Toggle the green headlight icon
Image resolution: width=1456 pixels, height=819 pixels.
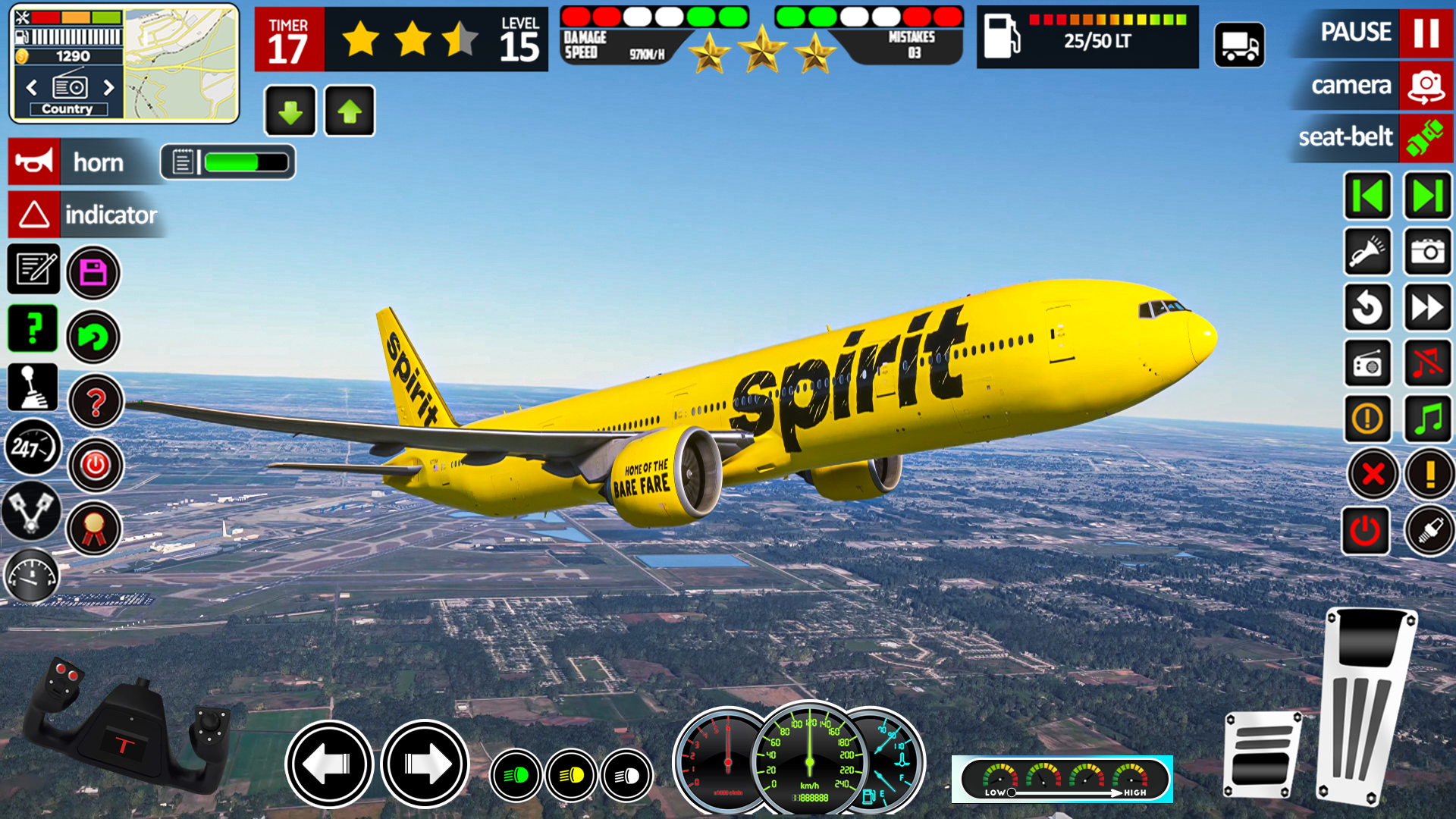516,775
